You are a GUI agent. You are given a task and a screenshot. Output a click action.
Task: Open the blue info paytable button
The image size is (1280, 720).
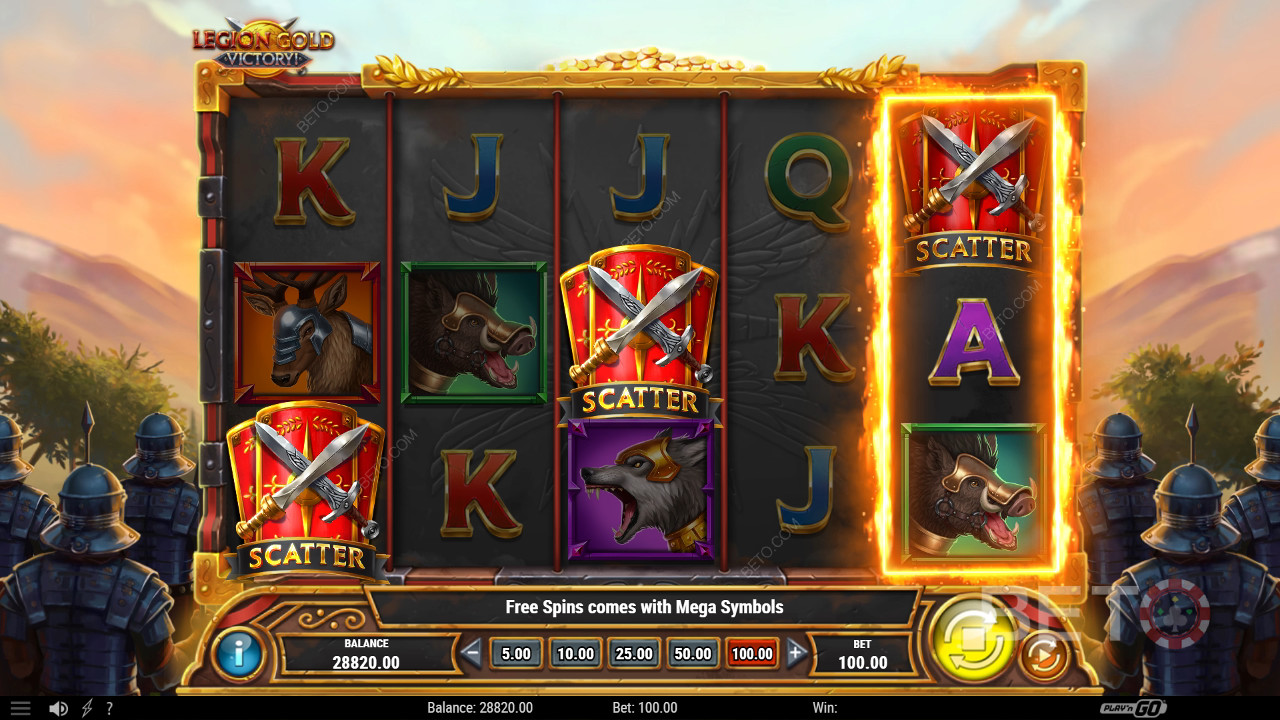pyautogui.click(x=238, y=654)
